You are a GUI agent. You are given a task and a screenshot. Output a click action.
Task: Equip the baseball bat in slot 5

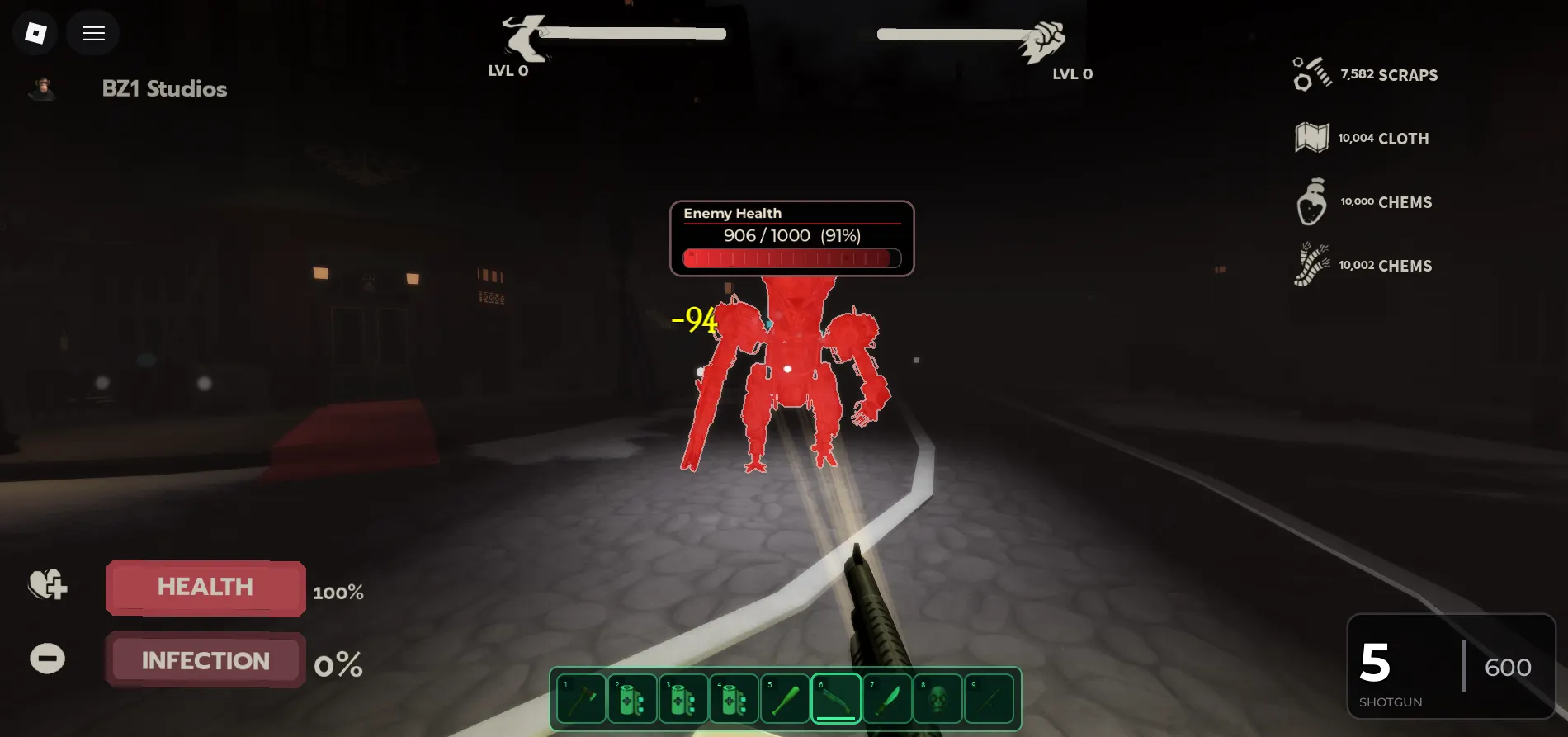pos(785,697)
